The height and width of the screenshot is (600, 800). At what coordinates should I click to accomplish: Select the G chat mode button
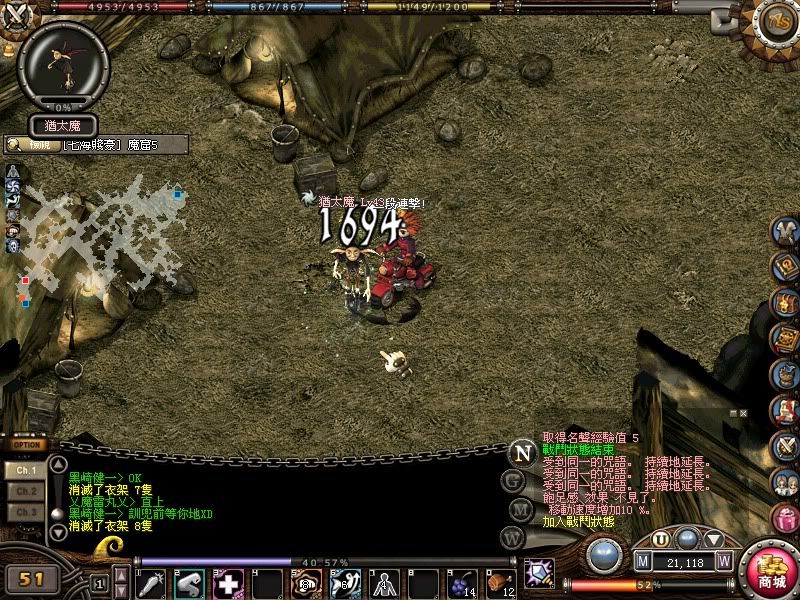point(515,480)
